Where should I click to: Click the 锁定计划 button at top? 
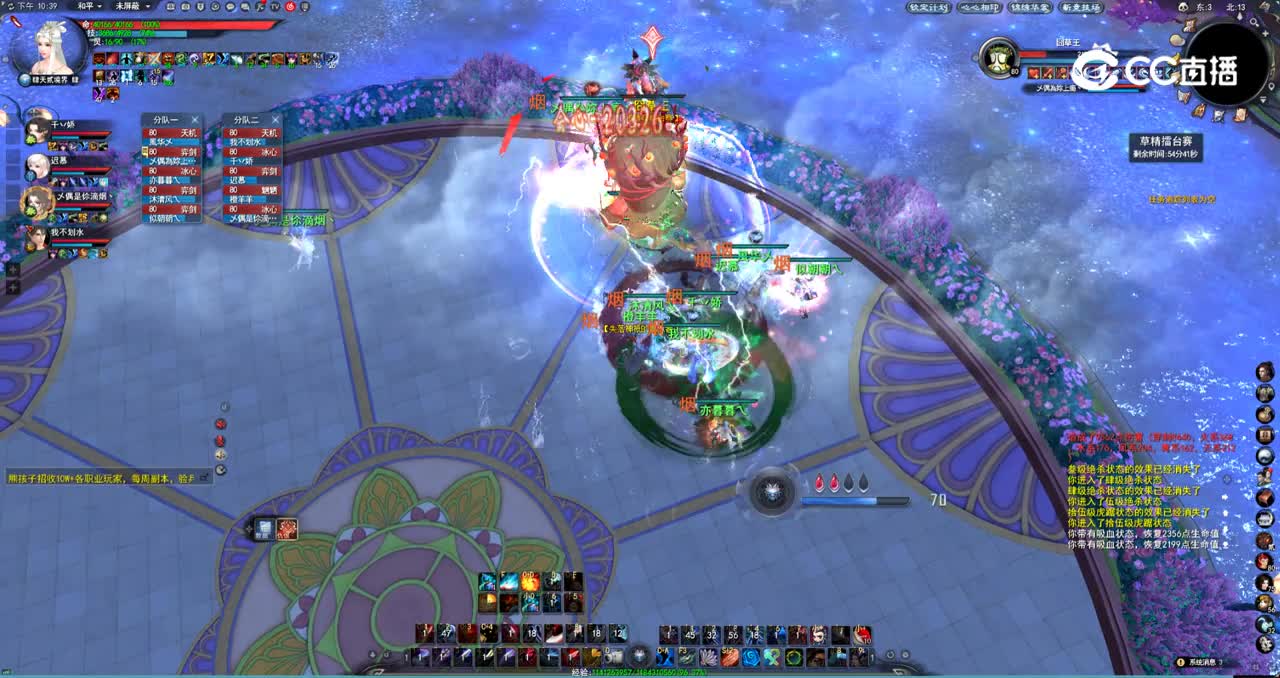pyautogui.click(x=928, y=7)
